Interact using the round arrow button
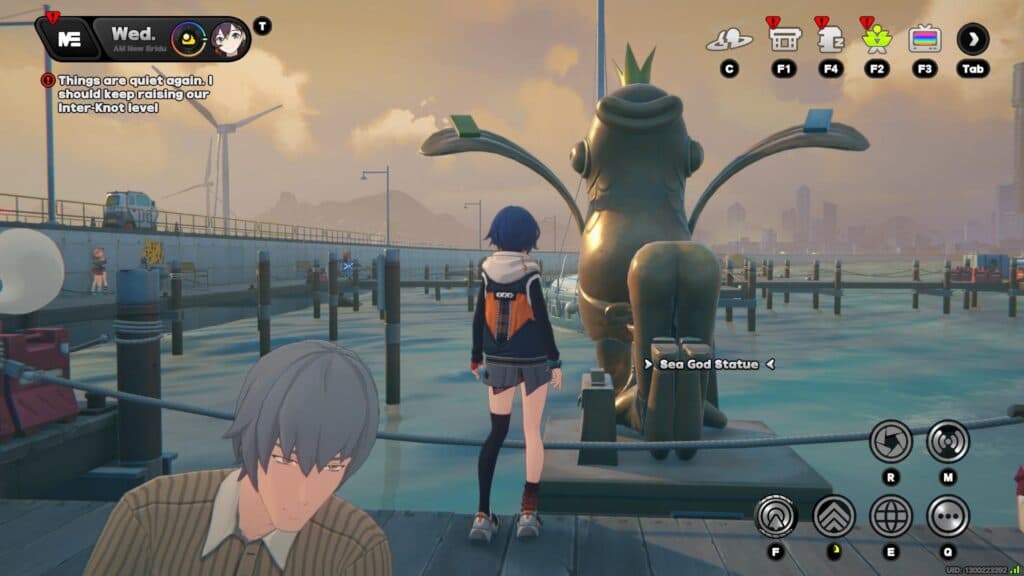Screen dimensions: 1024x576 (776, 516)
